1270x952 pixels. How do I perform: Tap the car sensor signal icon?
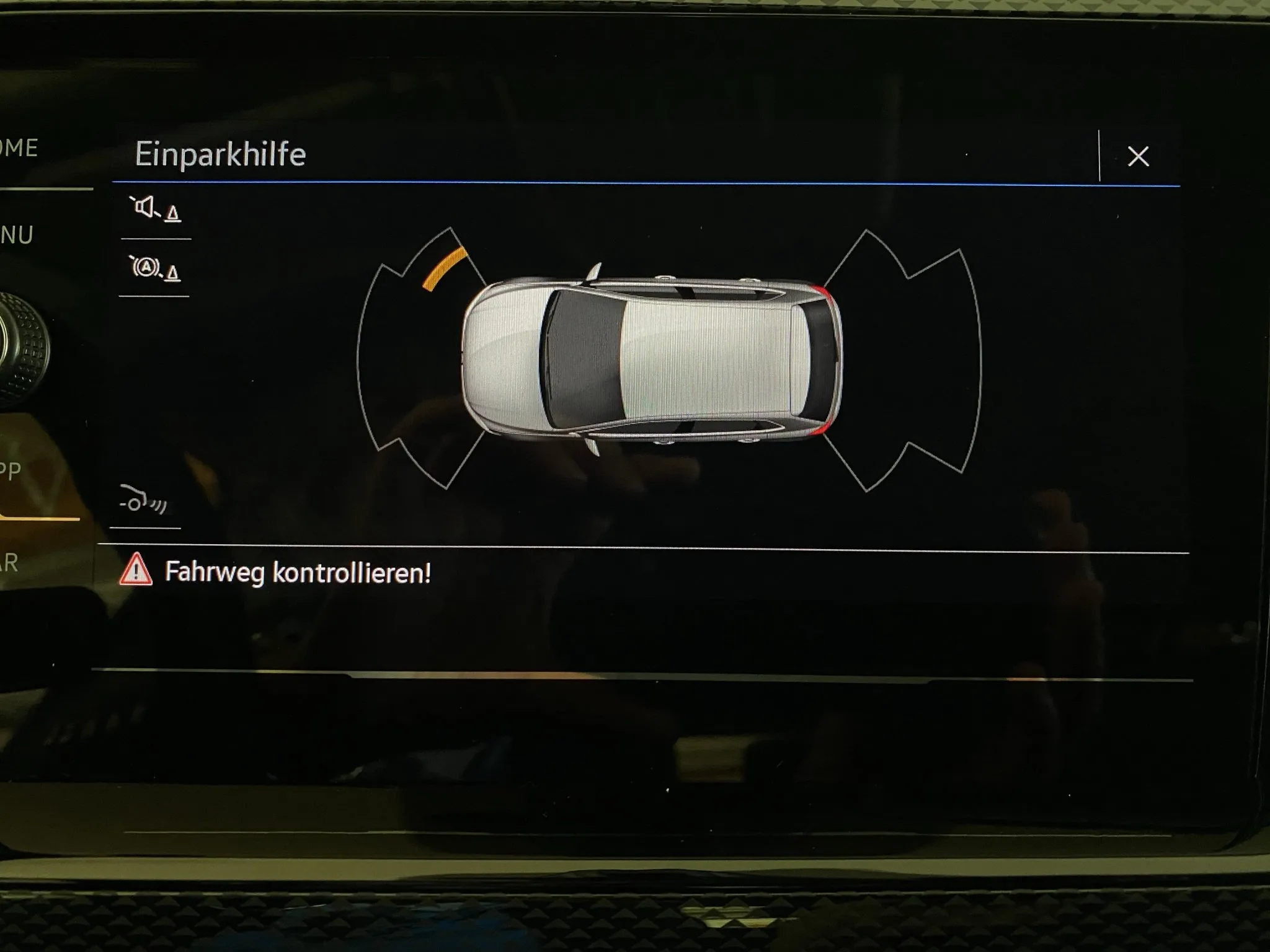(143, 500)
